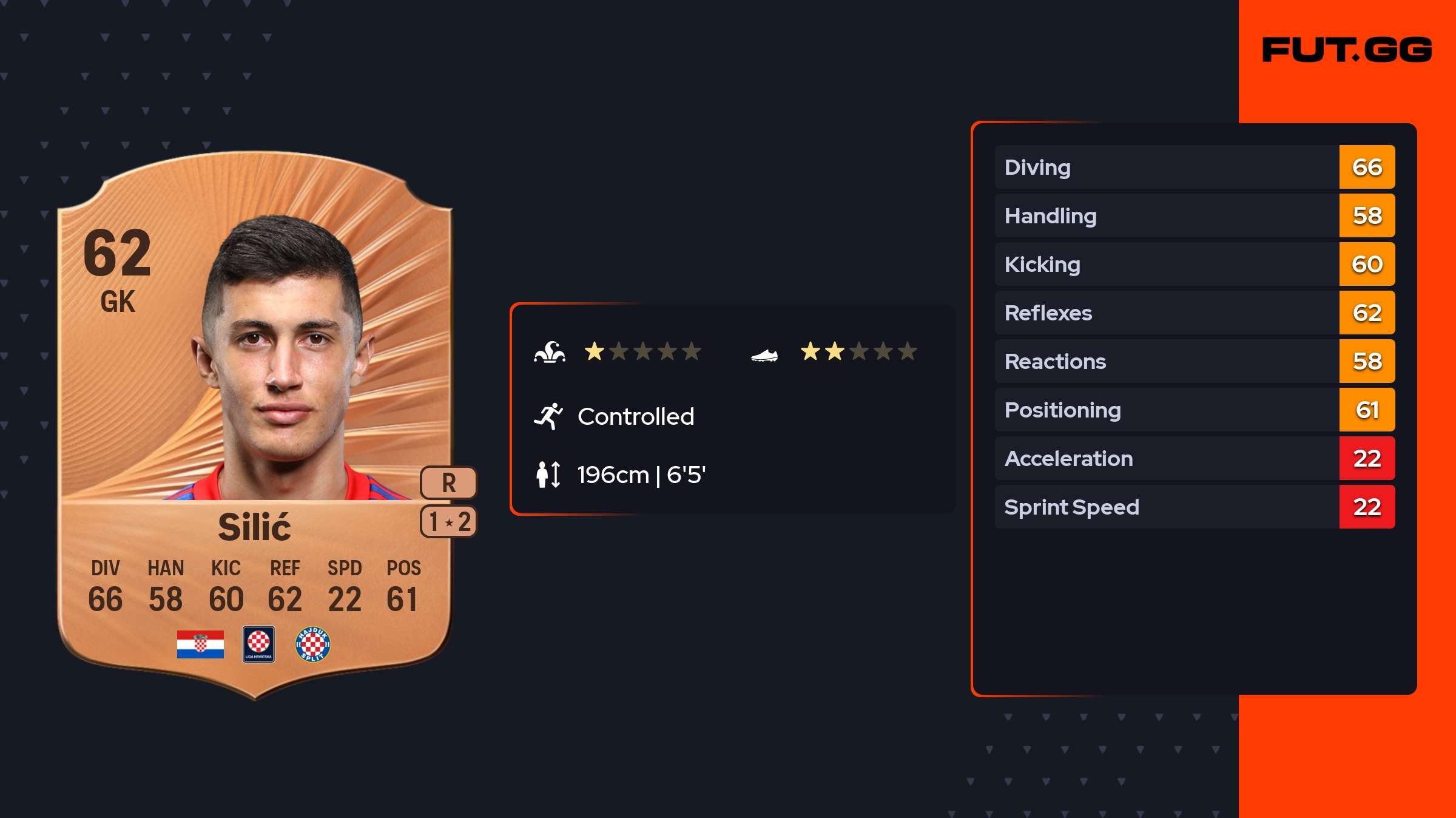Viewport: 1456px width, 818px height.
Task: Pick the Reactions stat row
Action: (1194, 361)
